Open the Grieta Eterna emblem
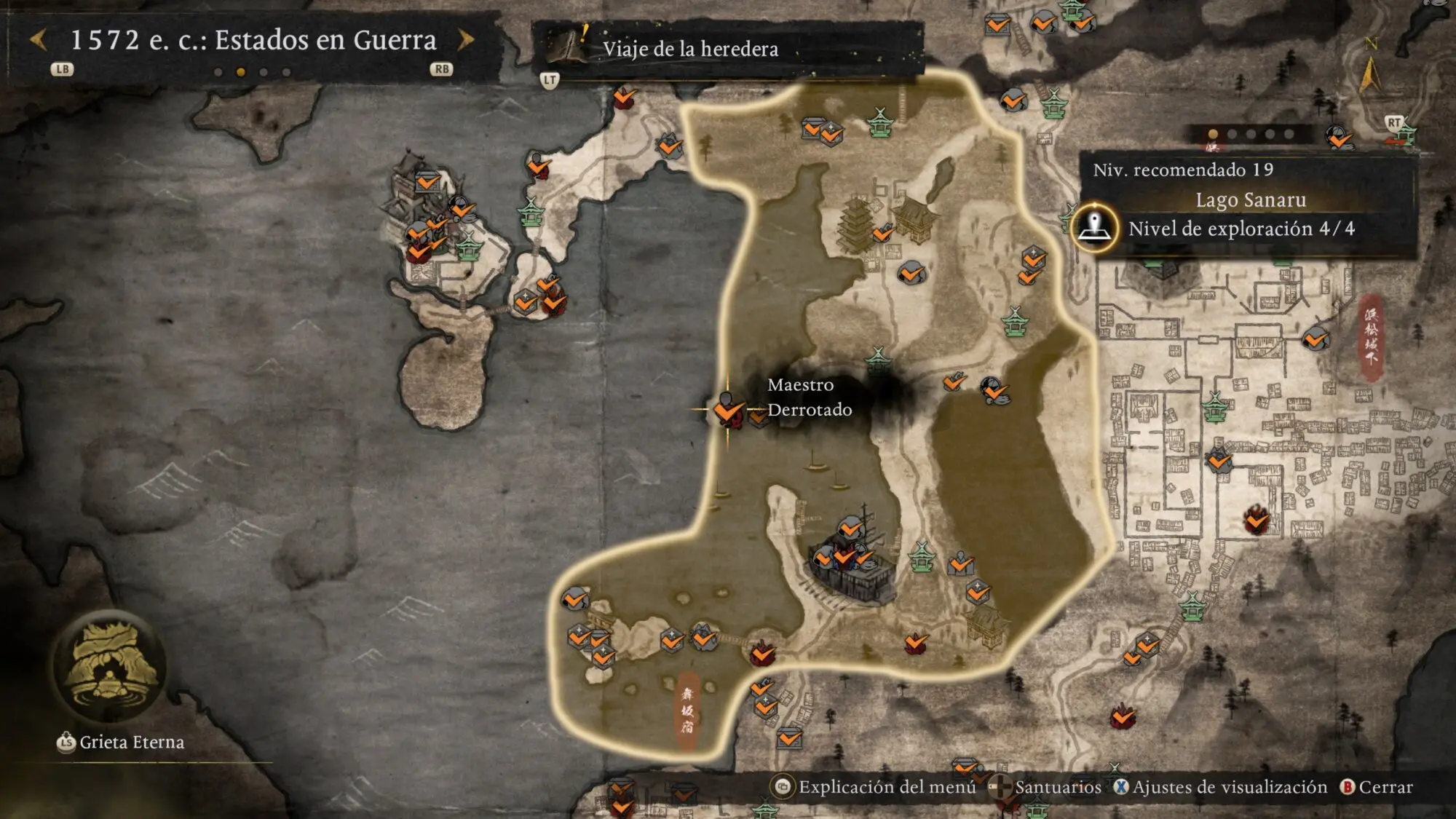 pyautogui.click(x=111, y=668)
